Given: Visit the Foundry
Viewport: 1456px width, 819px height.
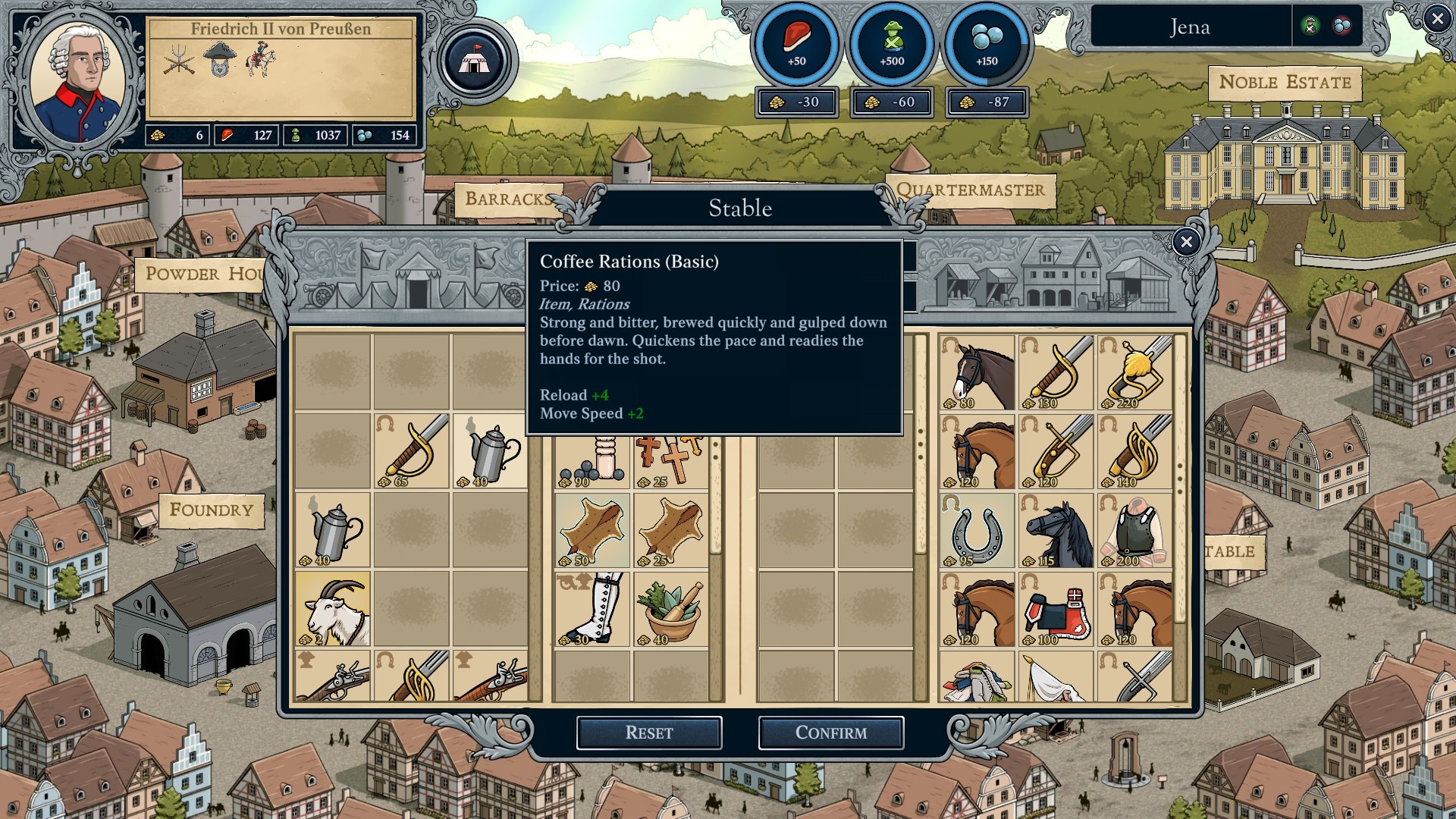Looking at the screenshot, I should click(211, 510).
